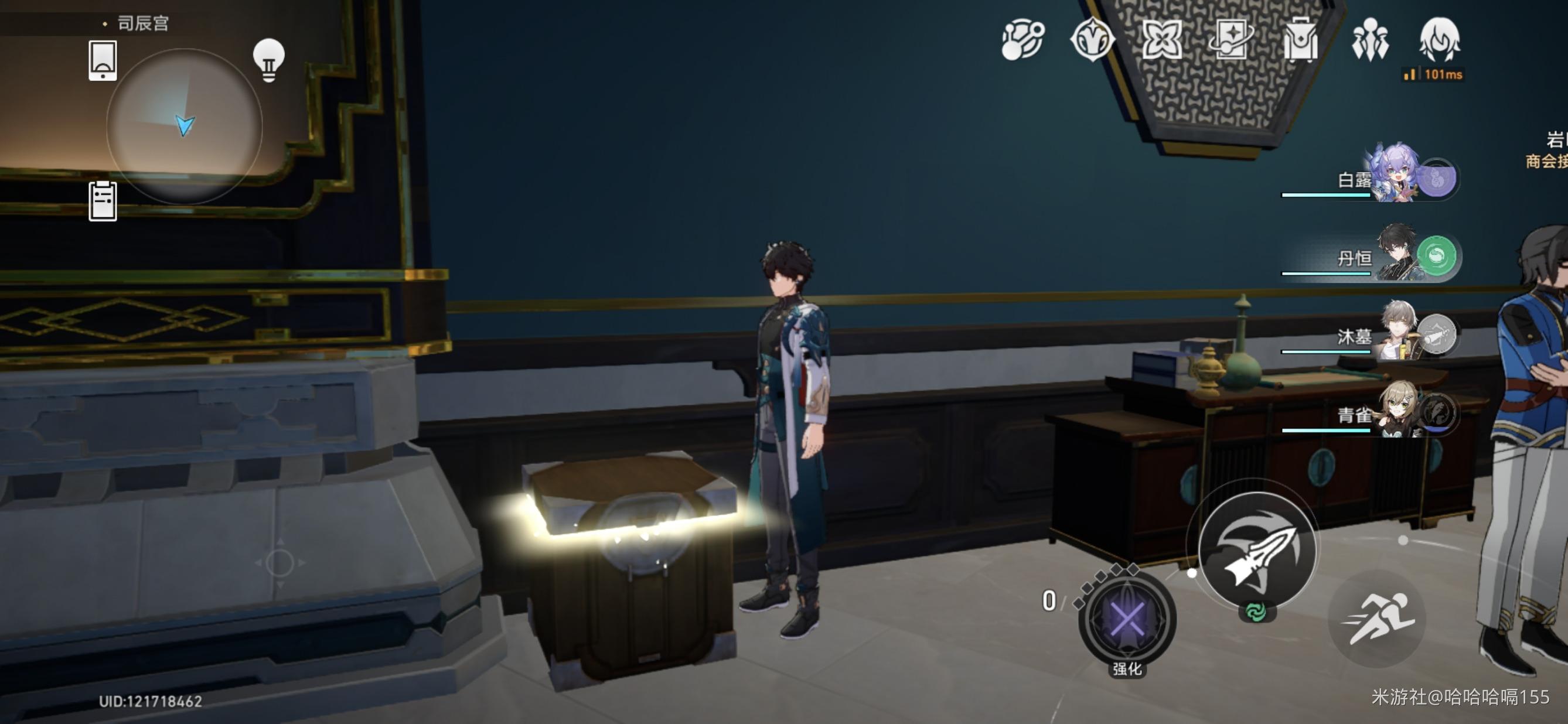Open the backpack inventory
Image resolution: width=1568 pixels, height=724 pixels.
1300,40
